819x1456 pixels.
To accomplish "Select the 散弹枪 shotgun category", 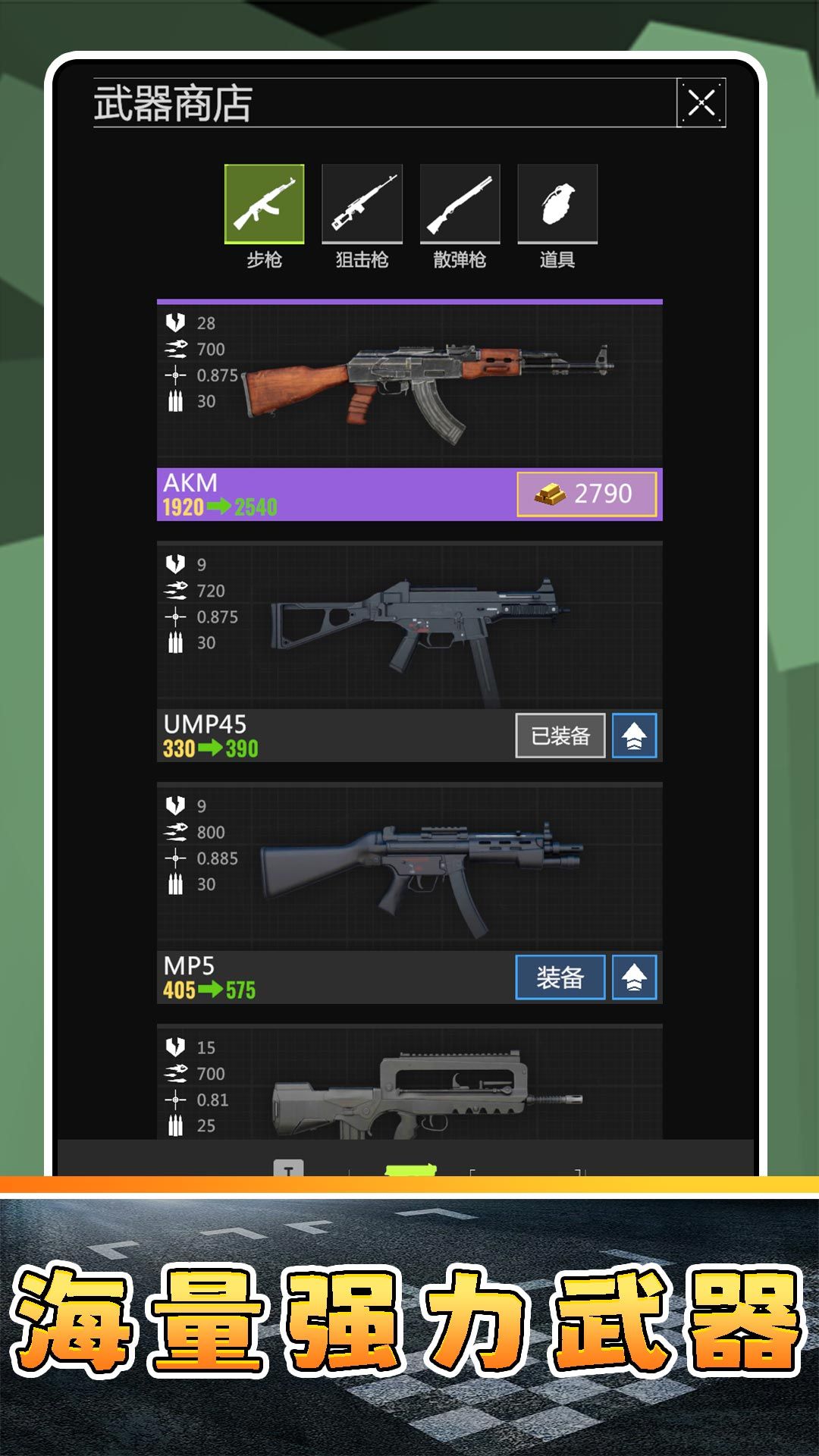I will 460,204.
